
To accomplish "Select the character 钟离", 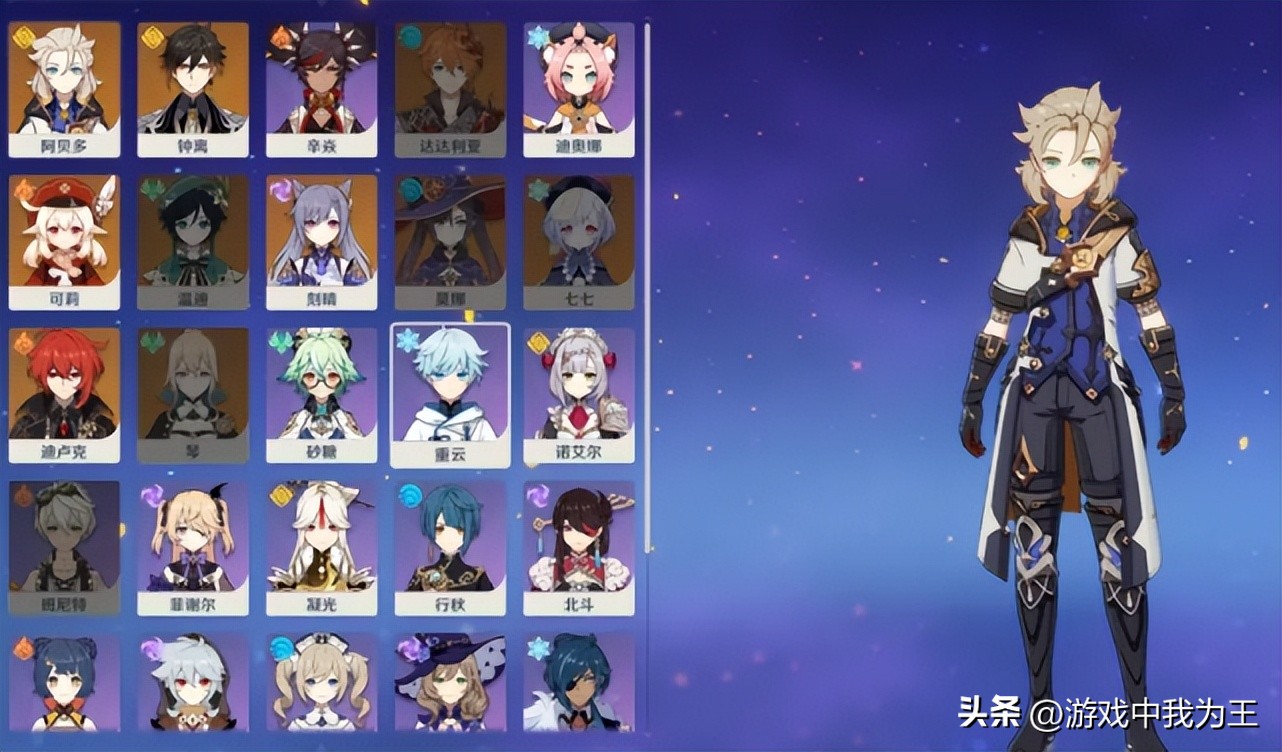I will coord(193,85).
